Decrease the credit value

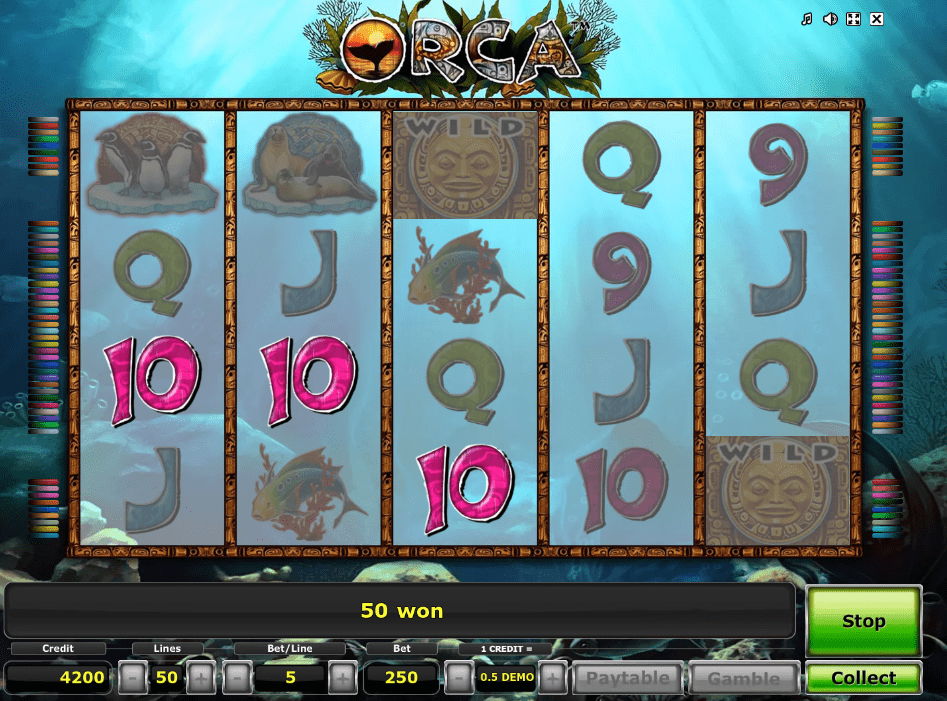(458, 678)
